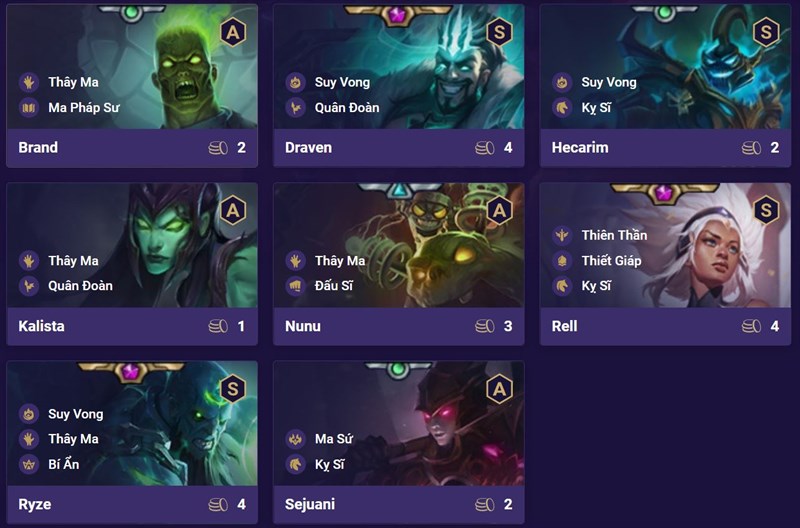Open Sejuani's Ma Sứ trait

(333, 439)
